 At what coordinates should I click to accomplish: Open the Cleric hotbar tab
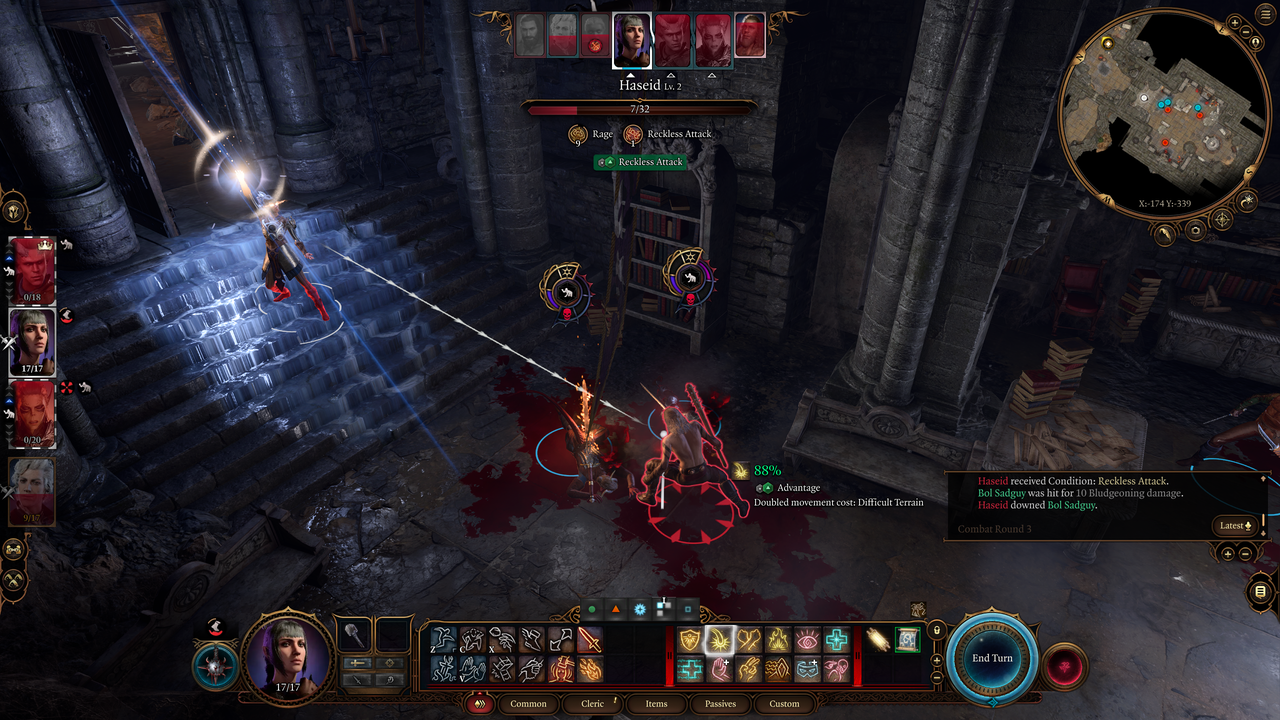click(593, 703)
